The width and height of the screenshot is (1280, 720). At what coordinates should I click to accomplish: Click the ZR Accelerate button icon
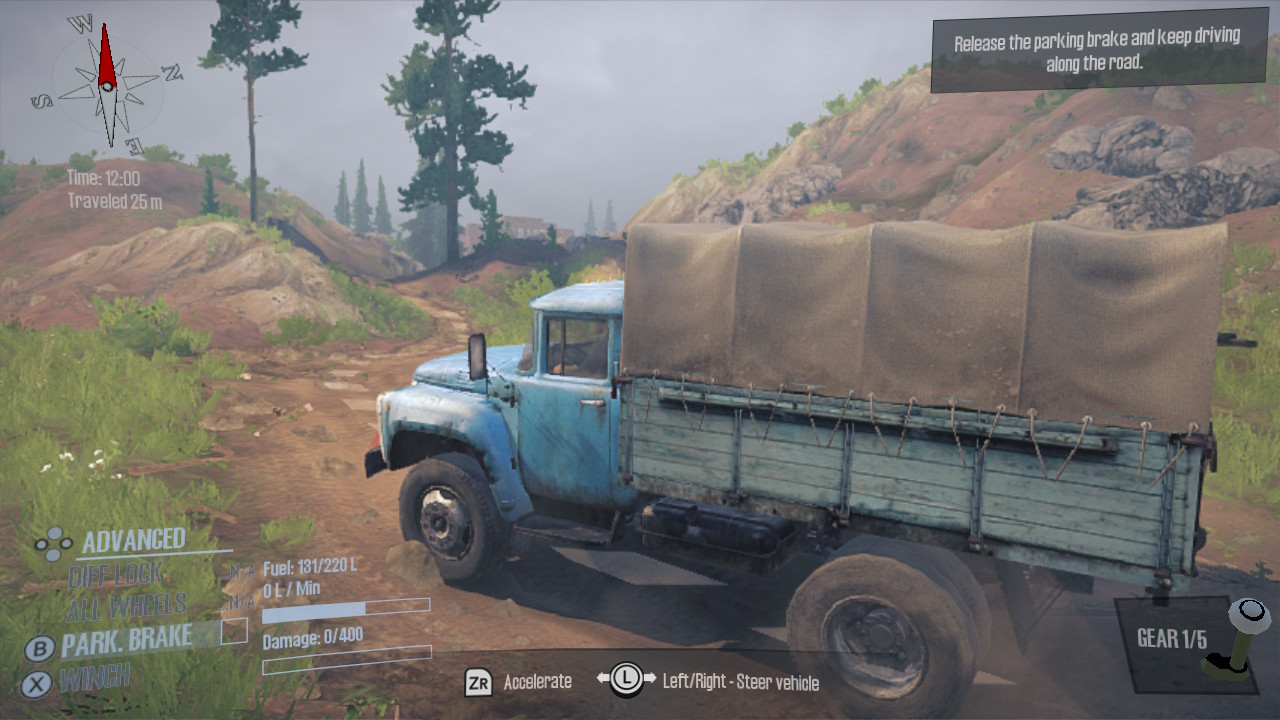pyautogui.click(x=479, y=680)
